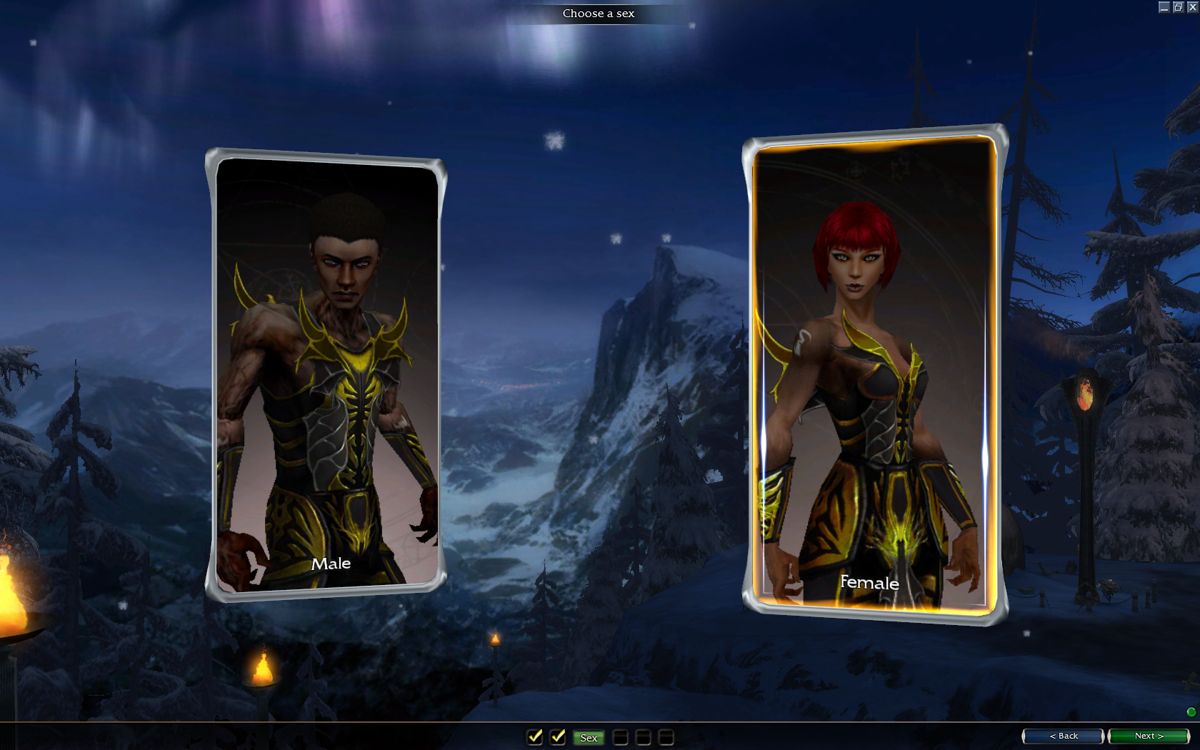Select the Female character card
1200x750 pixels.
[874, 375]
